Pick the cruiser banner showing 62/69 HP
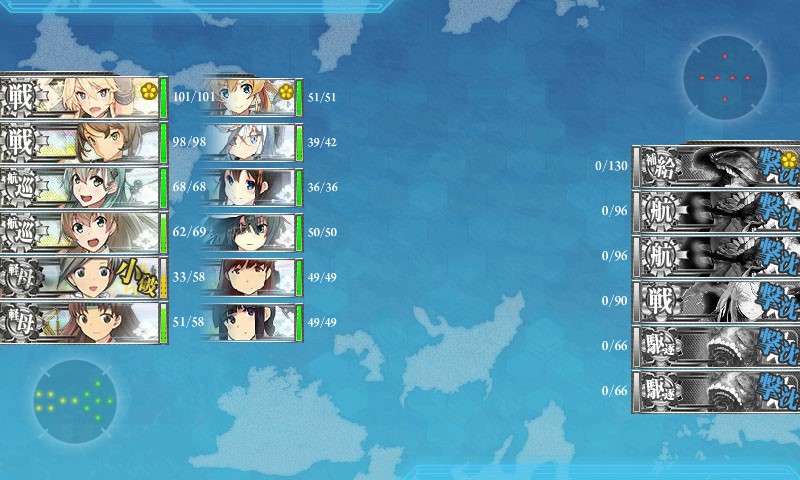This screenshot has width=800, height=480. [x=83, y=232]
